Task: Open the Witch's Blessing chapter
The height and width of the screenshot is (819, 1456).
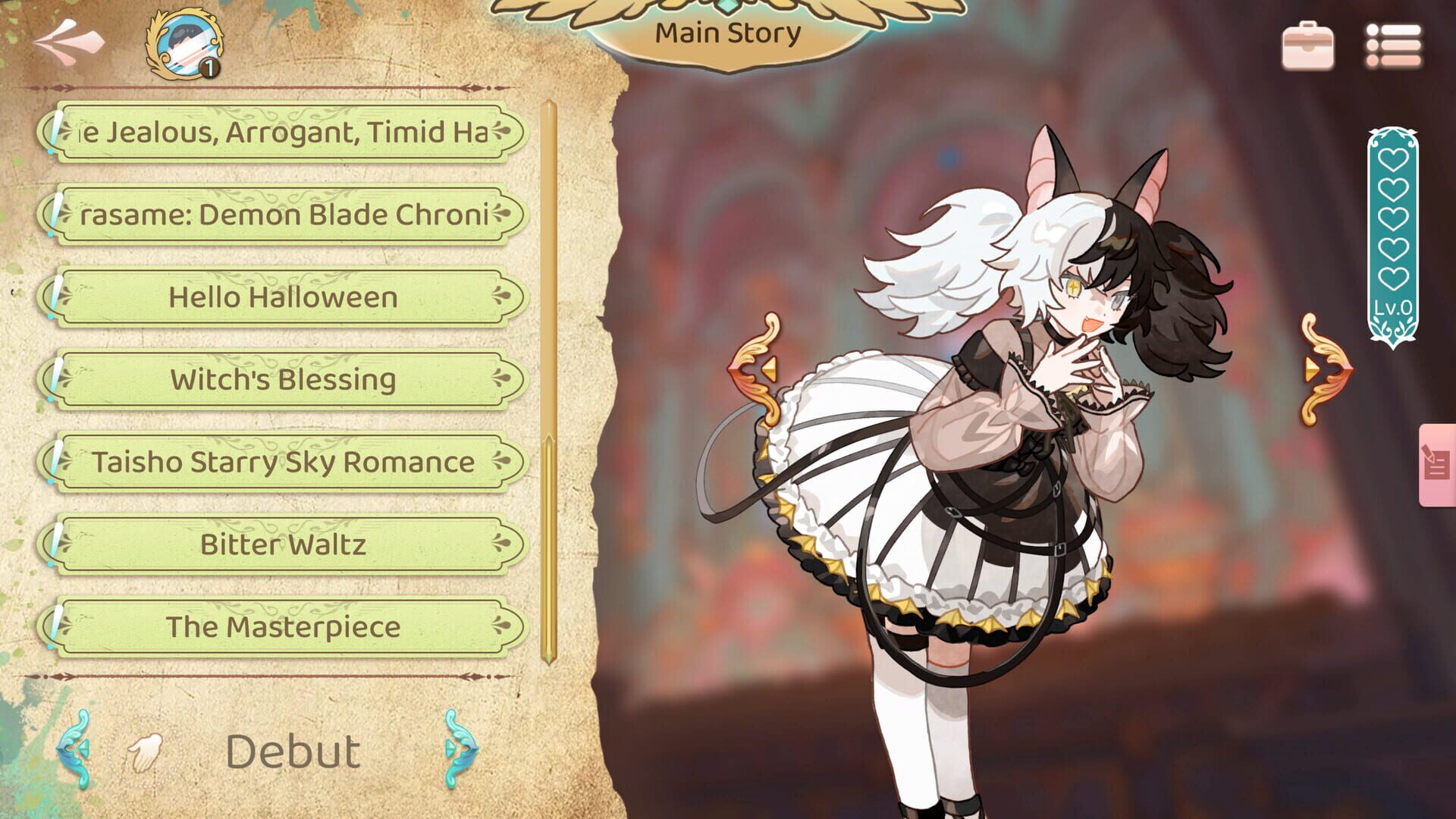Action: [284, 381]
